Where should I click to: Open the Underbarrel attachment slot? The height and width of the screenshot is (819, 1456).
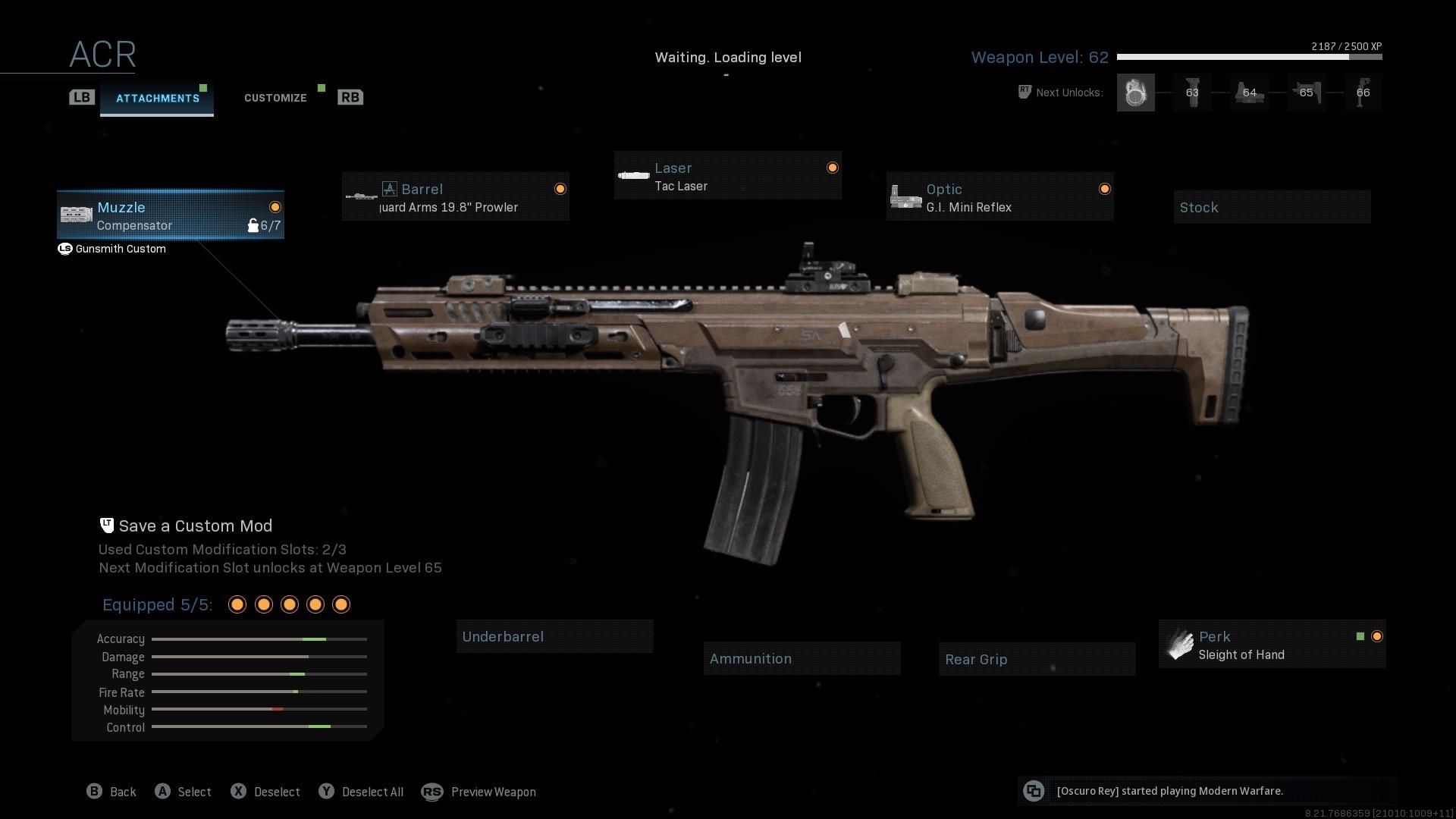click(x=554, y=636)
